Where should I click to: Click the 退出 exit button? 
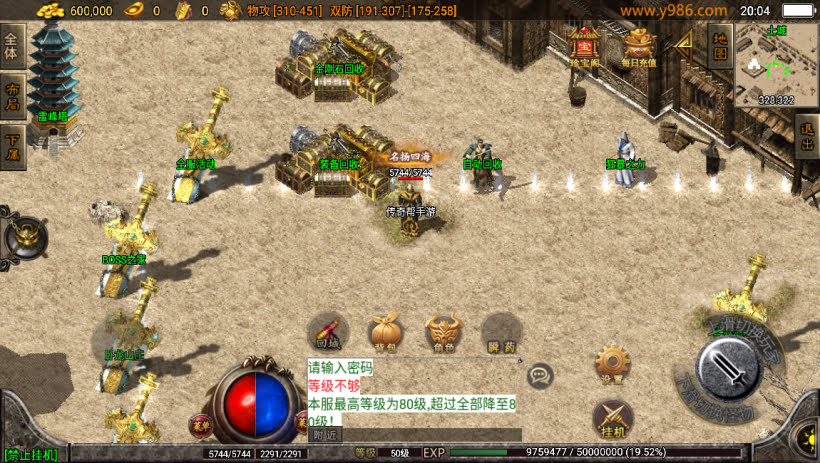coord(807,134)
